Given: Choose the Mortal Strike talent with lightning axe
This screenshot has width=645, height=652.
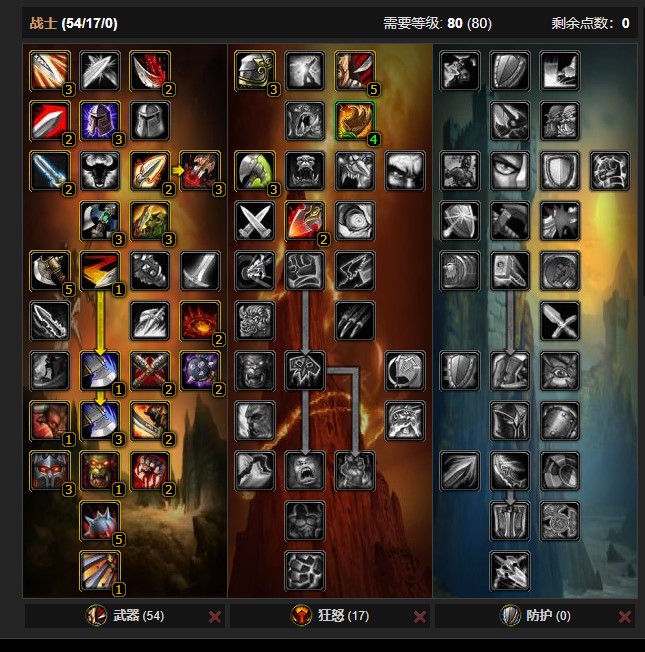Looking at the screenshot, I should pyautogui.click(x=100, y=370).
